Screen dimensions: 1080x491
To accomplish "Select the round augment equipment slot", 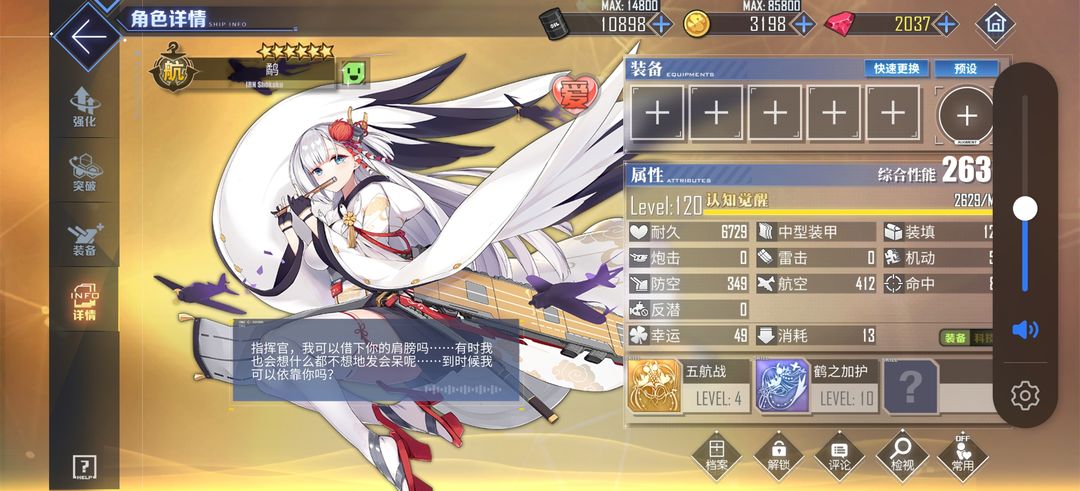I will coord(964,112).
